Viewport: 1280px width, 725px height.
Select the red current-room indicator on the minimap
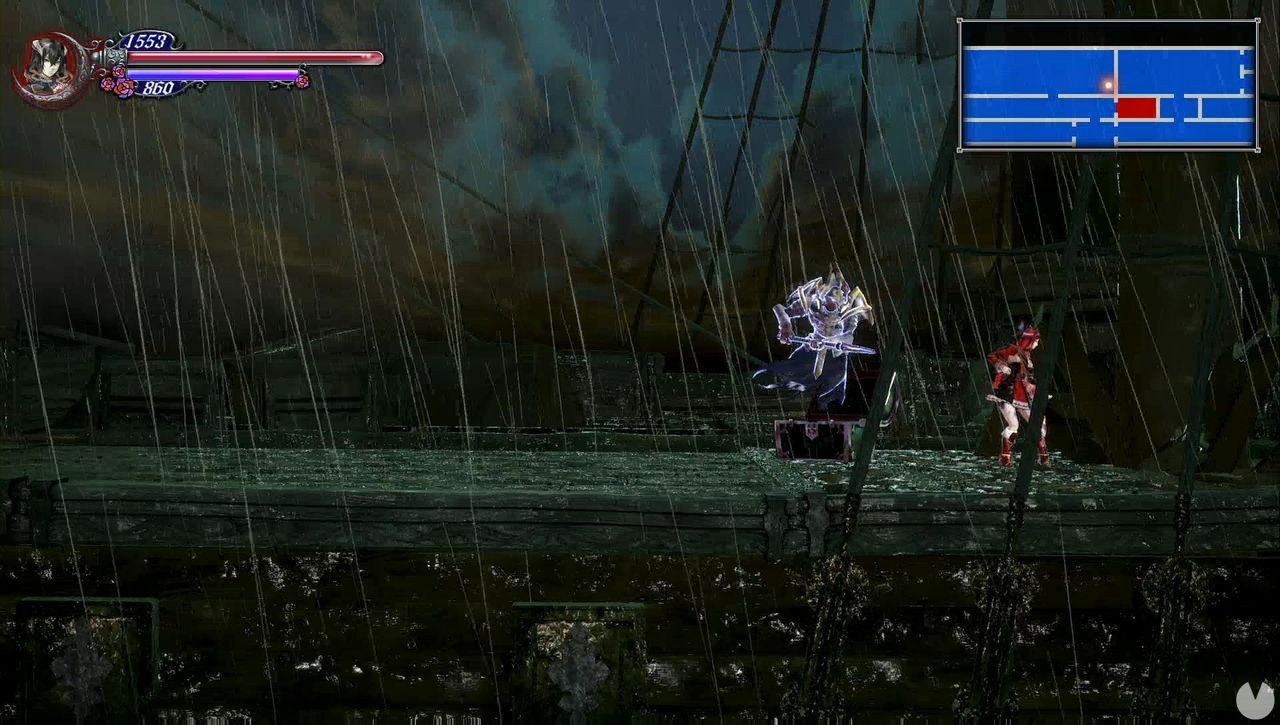tap(1136, 108)
